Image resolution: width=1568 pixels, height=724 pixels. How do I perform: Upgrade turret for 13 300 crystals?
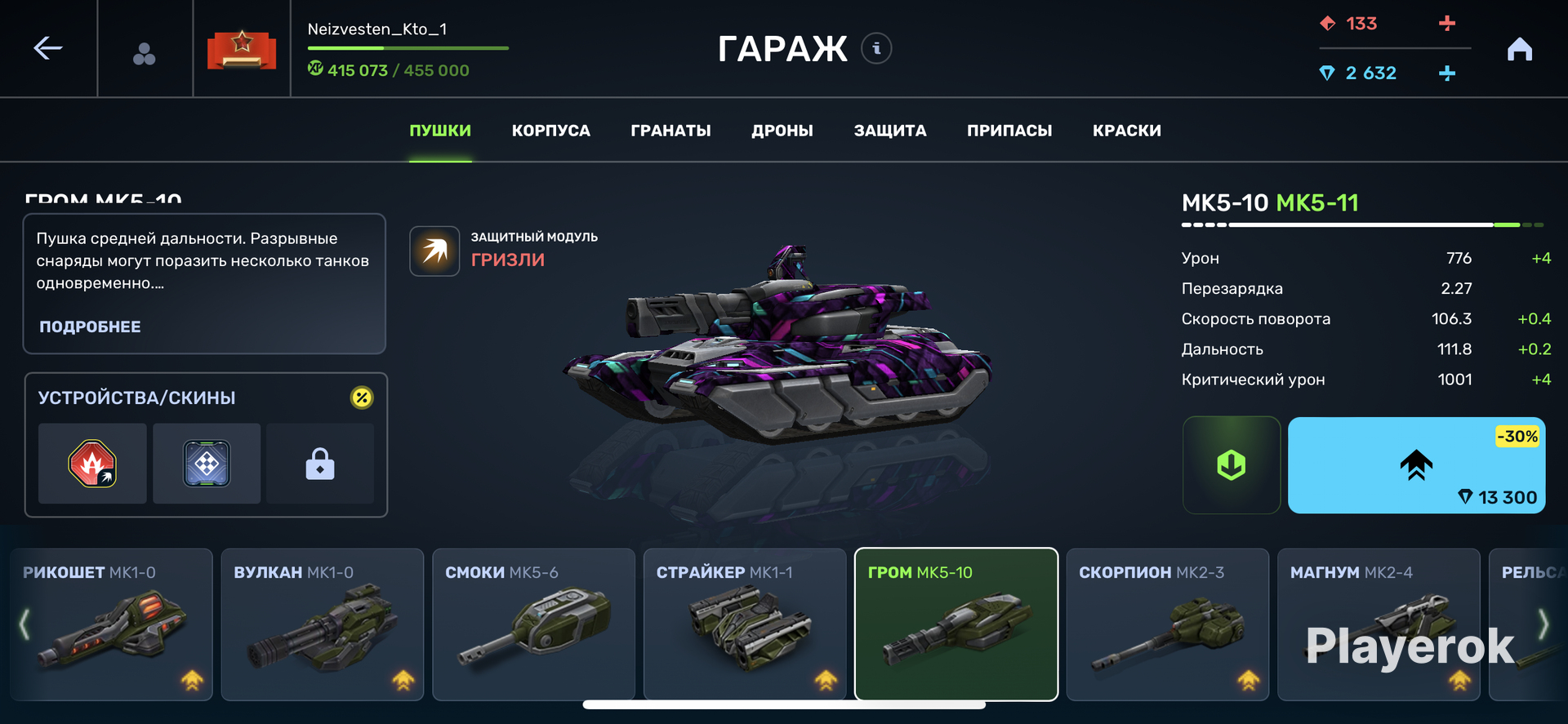pos(1415,465)
